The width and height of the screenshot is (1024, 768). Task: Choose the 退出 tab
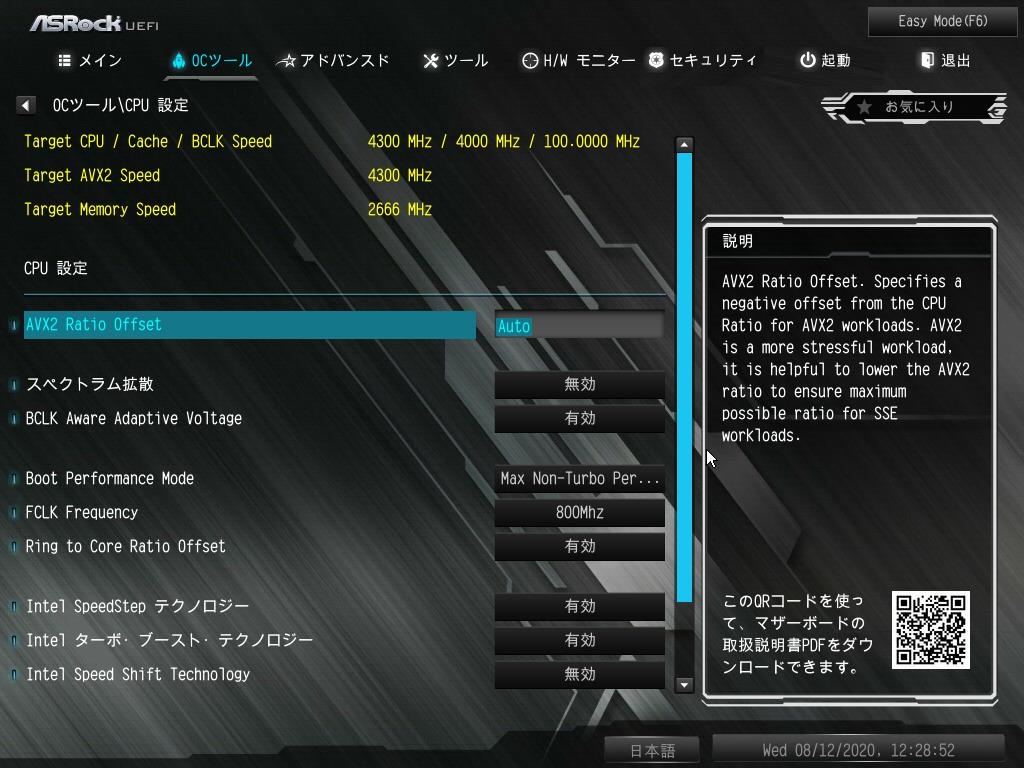point(946,61)
